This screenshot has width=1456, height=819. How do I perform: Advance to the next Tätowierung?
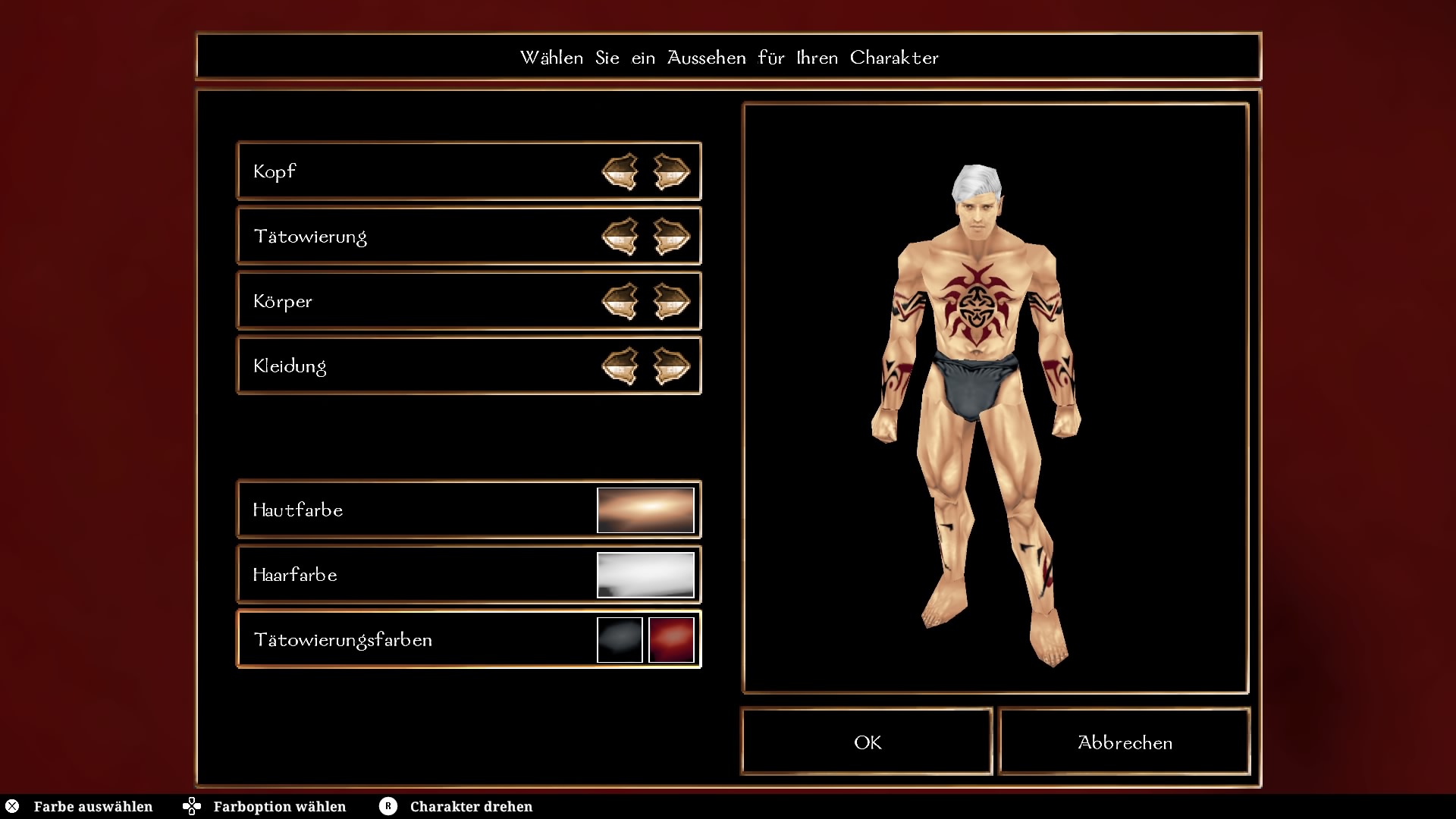click(x=671, y=237)
